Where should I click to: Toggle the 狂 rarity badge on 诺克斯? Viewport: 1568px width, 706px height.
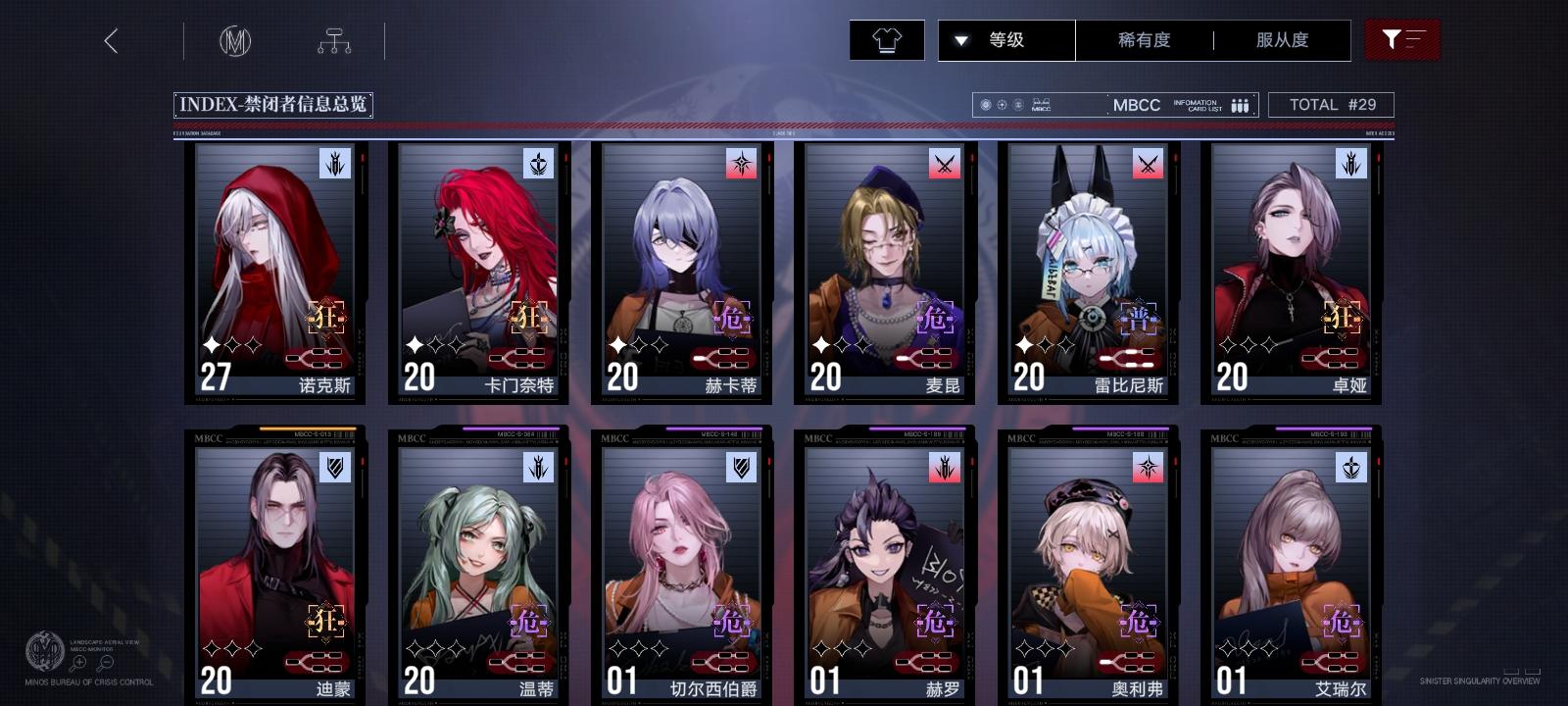[327, 319]
